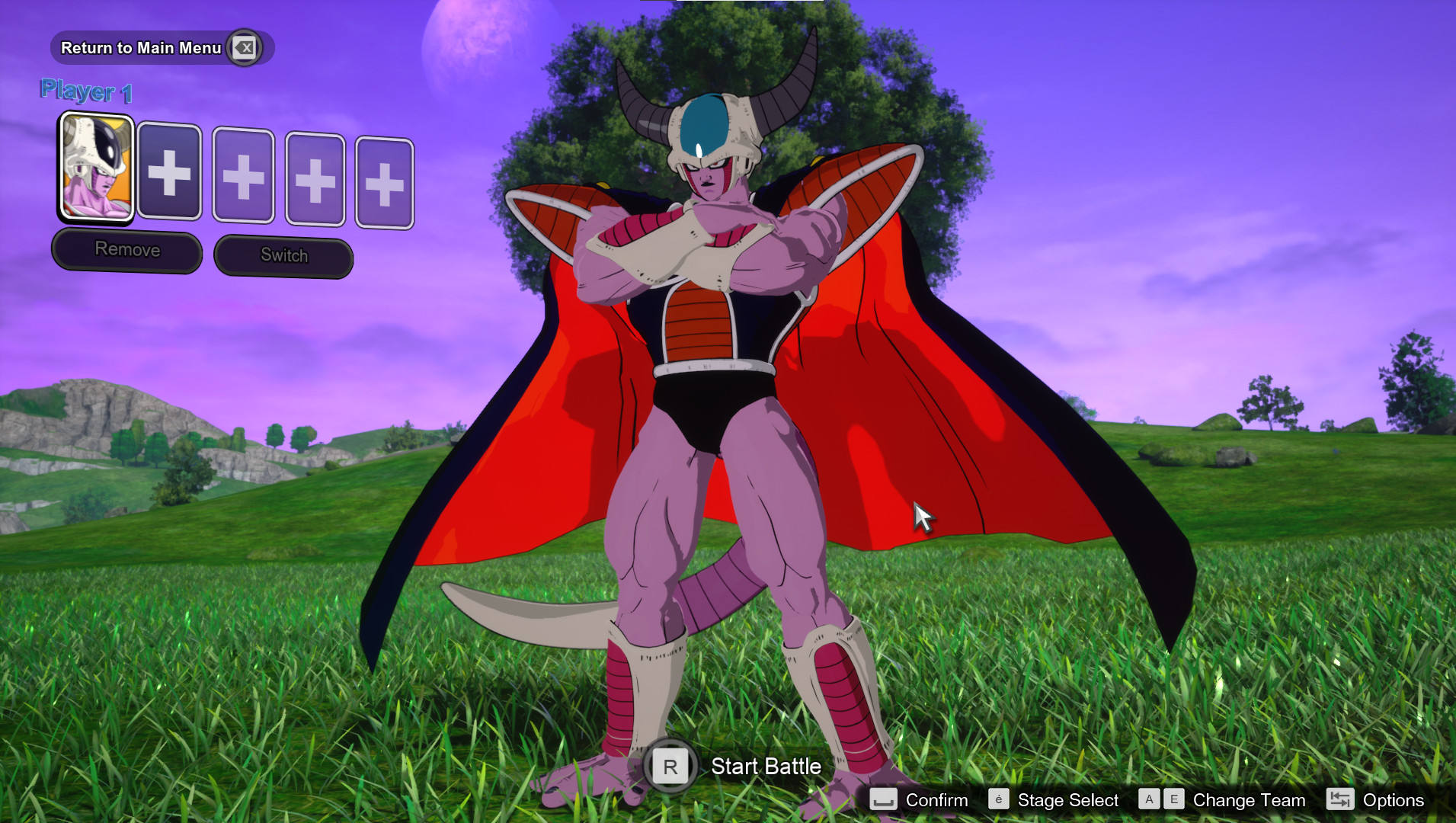Return to Main Menu
This screenshot has width=1456, height=823.
pos(142,47)
